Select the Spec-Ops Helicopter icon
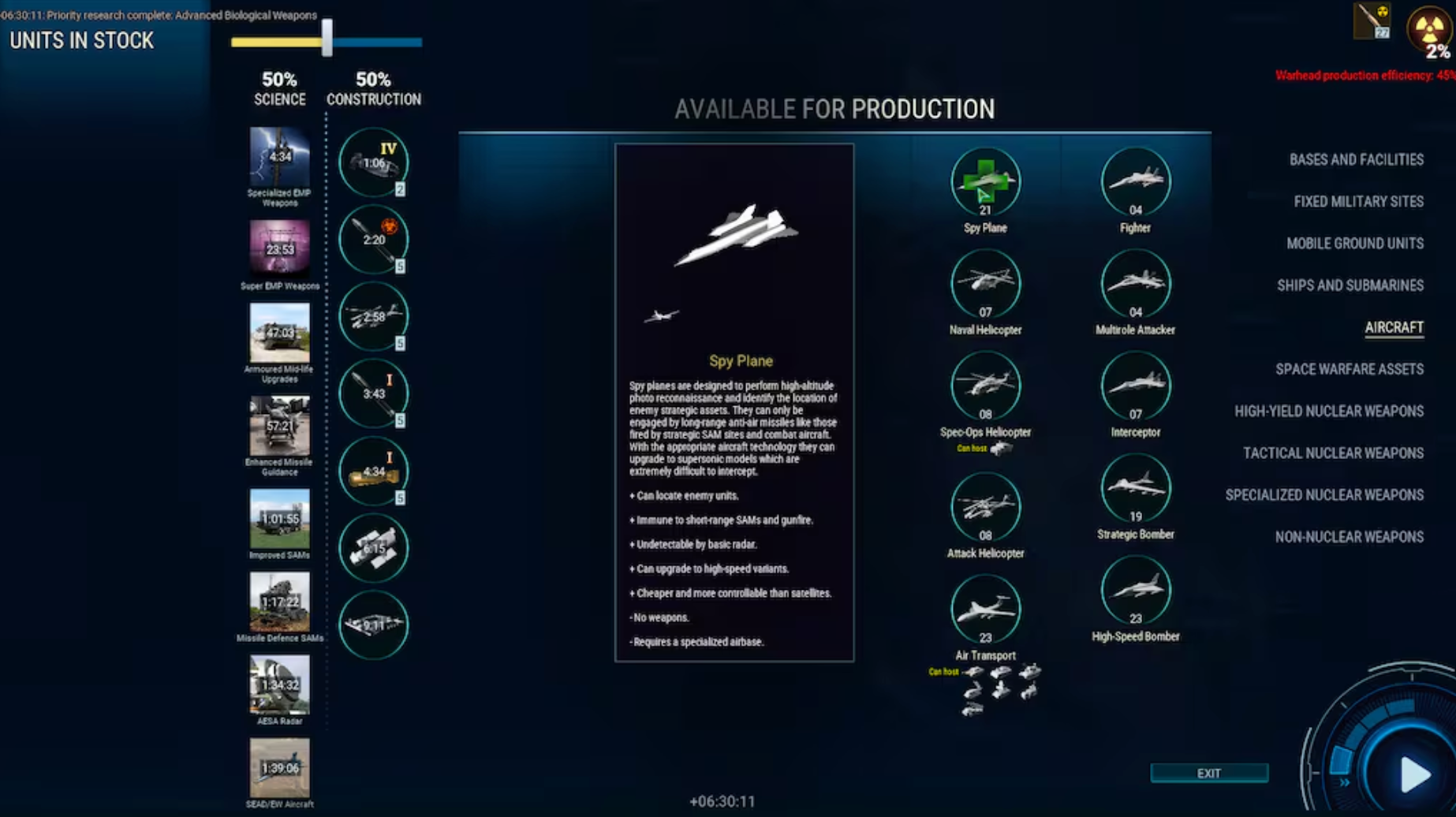The width and height of the screenshot is (1456, 817). [x=985, y=386]
